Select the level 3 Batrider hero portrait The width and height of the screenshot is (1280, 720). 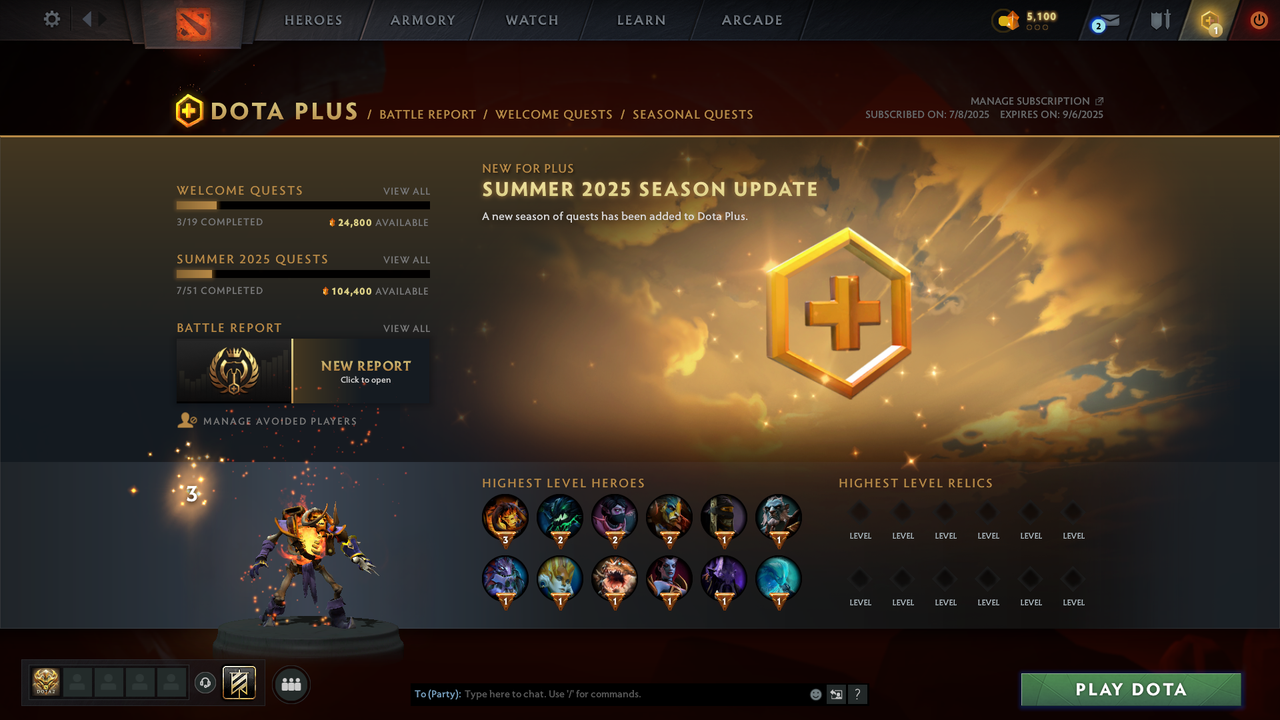505,516
